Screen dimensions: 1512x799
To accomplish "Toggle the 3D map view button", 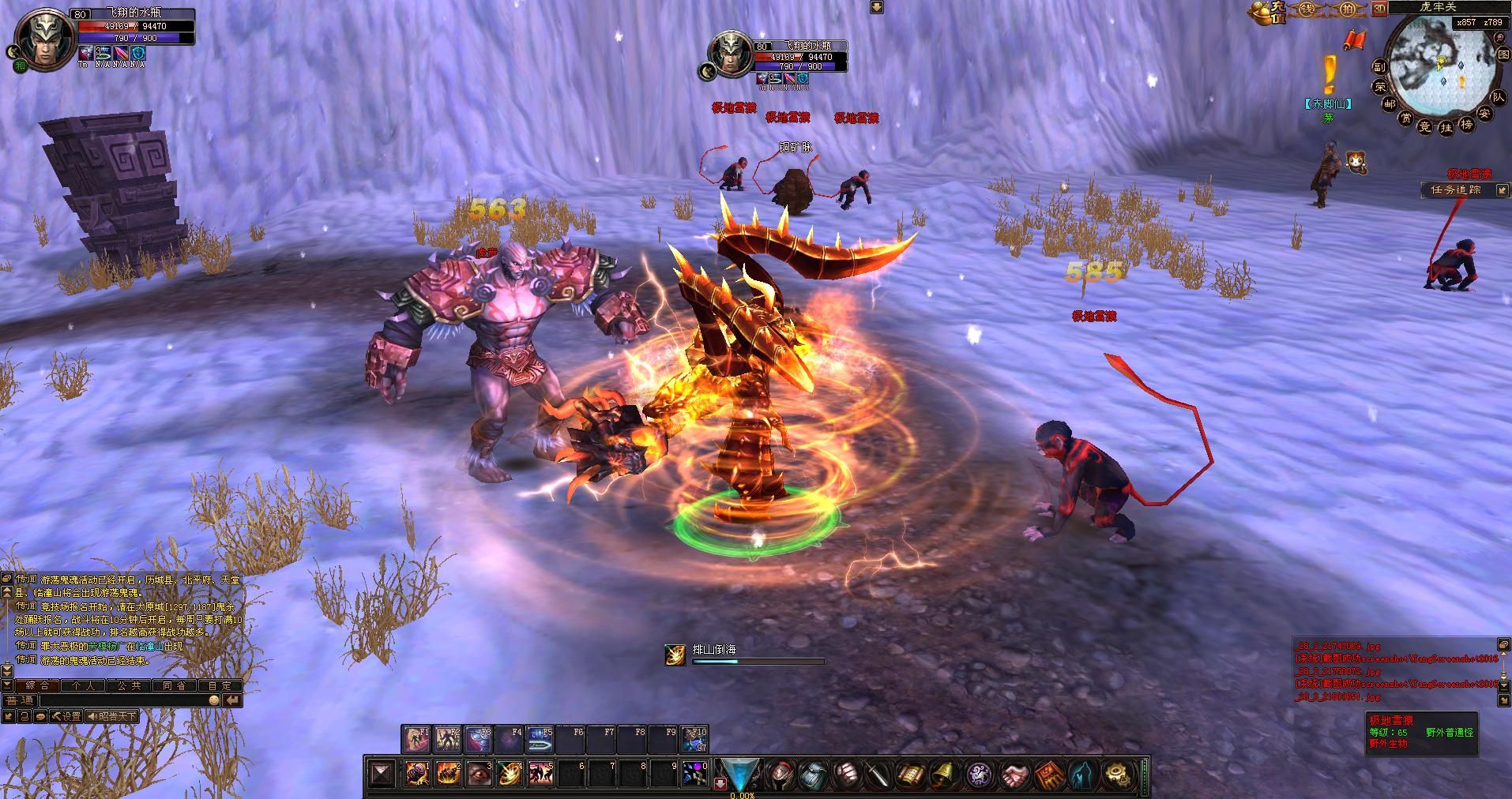I will 1380,9.
